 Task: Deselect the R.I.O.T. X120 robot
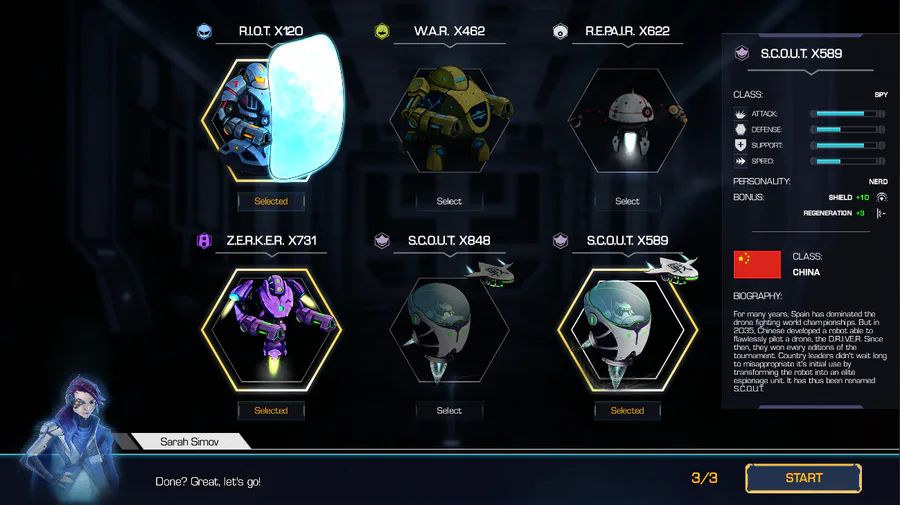pos(271,201)
